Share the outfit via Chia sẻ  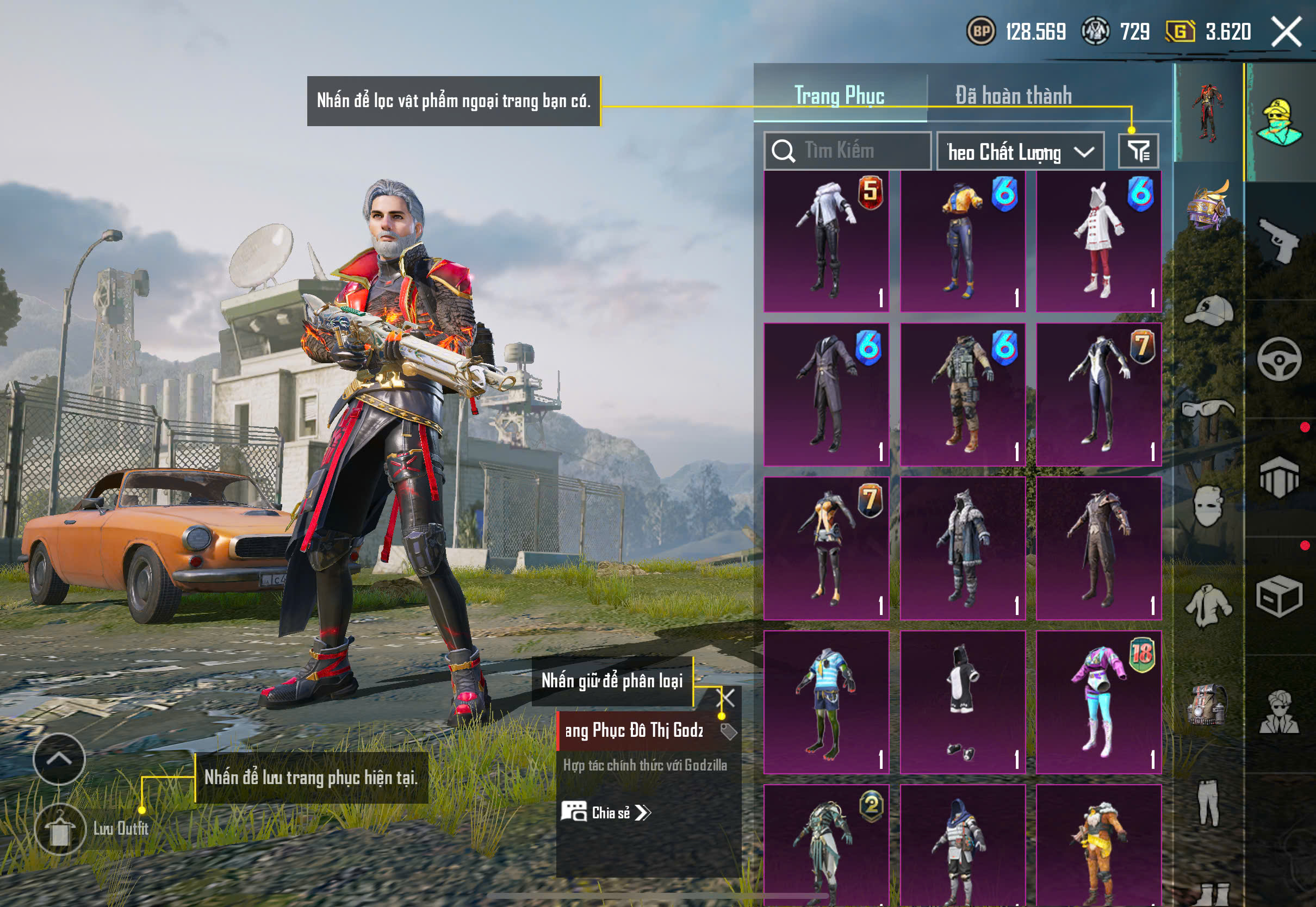pos(606,812)
